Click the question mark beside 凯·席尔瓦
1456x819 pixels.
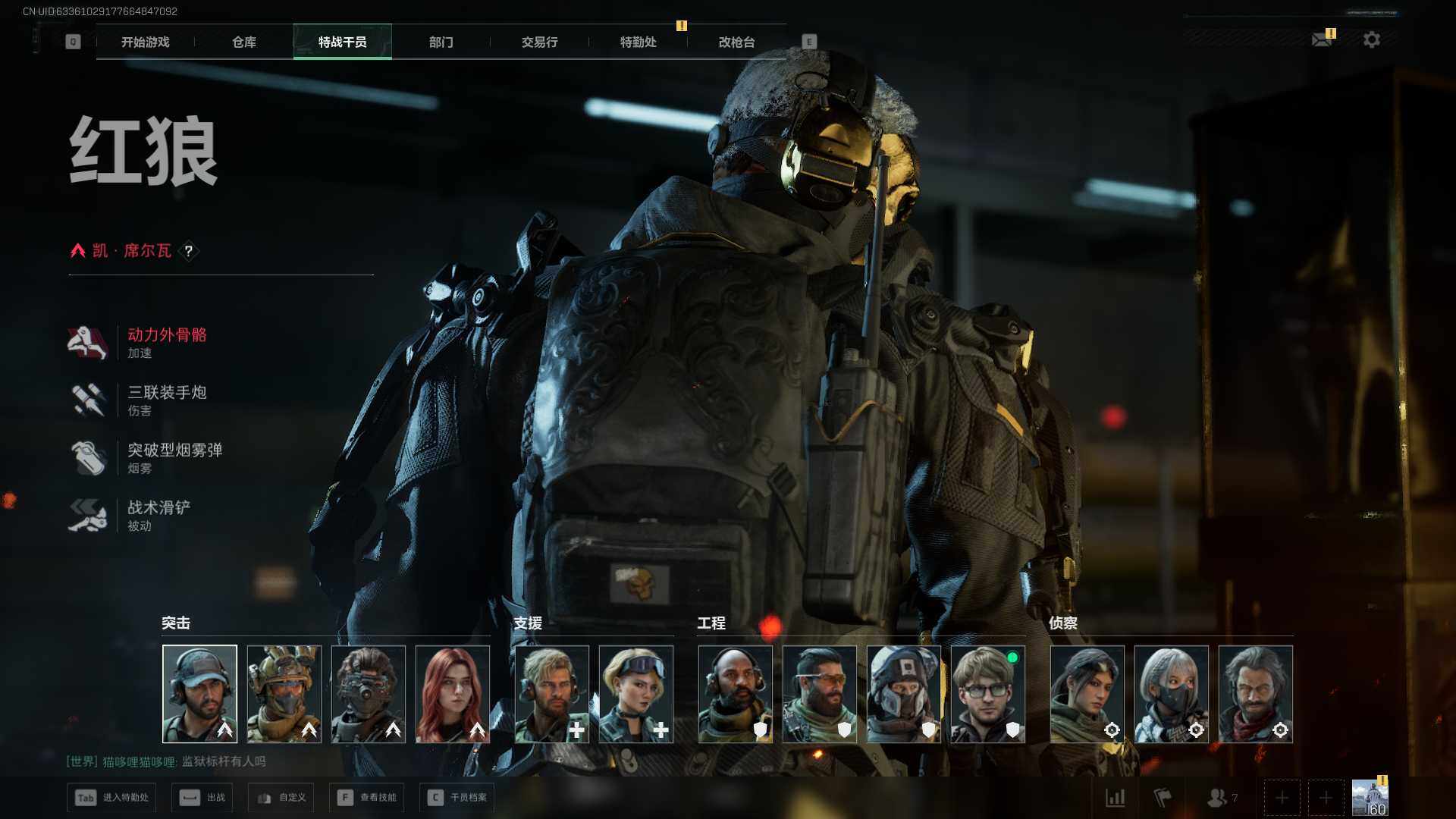coord(189,251)
